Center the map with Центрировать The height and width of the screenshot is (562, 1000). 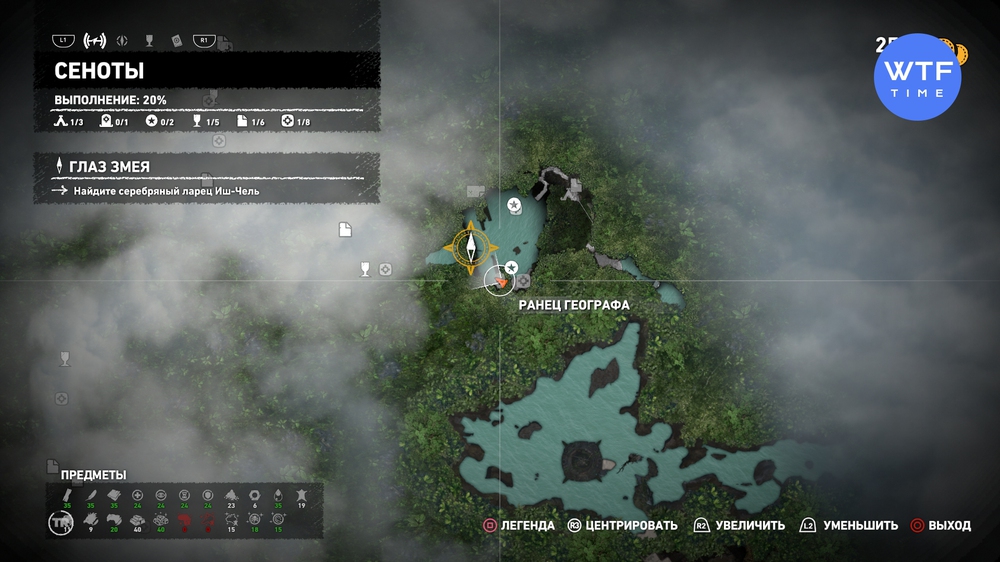622,525
